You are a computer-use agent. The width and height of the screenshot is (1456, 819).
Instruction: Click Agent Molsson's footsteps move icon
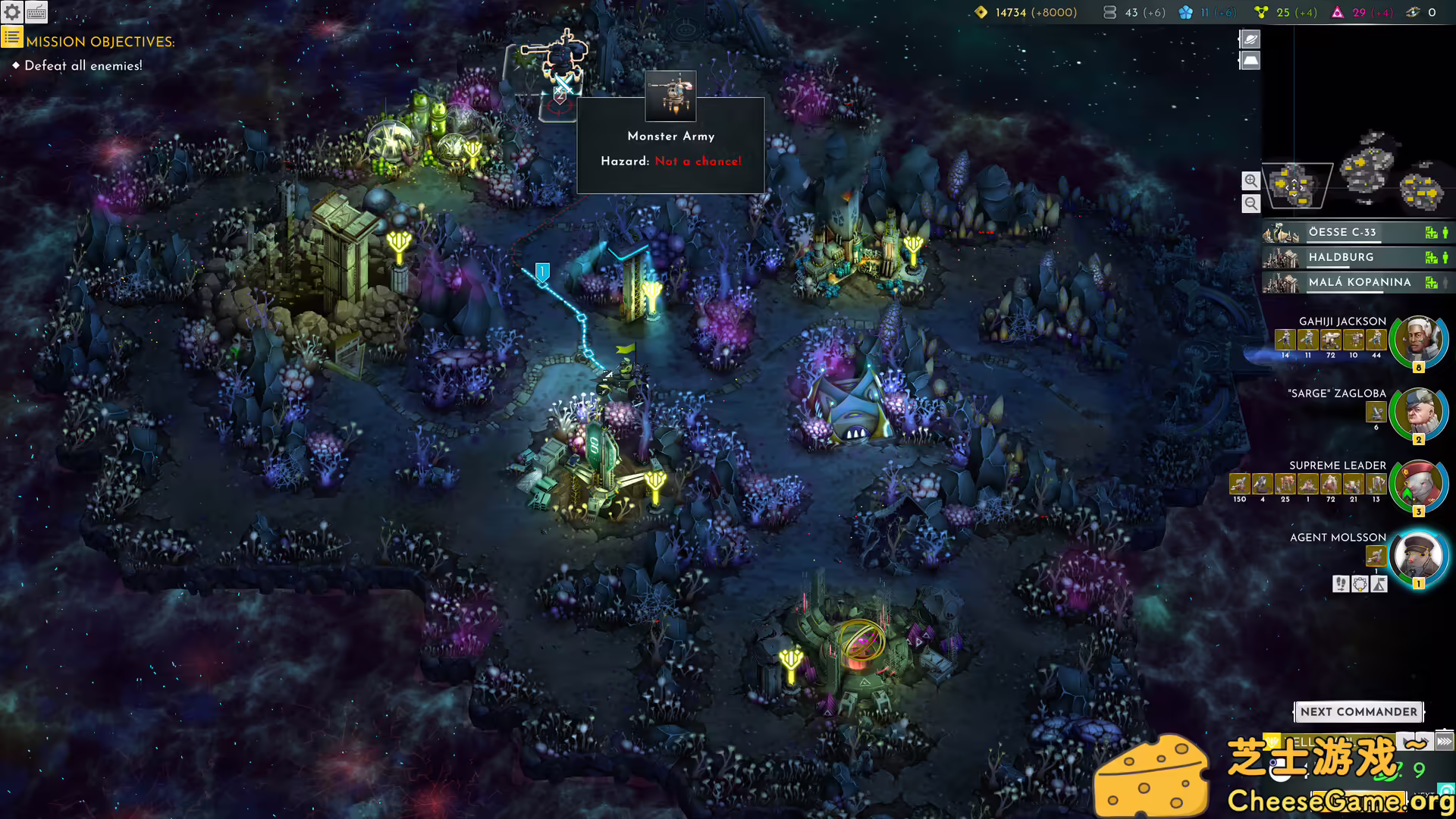click(x=1341, y=584)
